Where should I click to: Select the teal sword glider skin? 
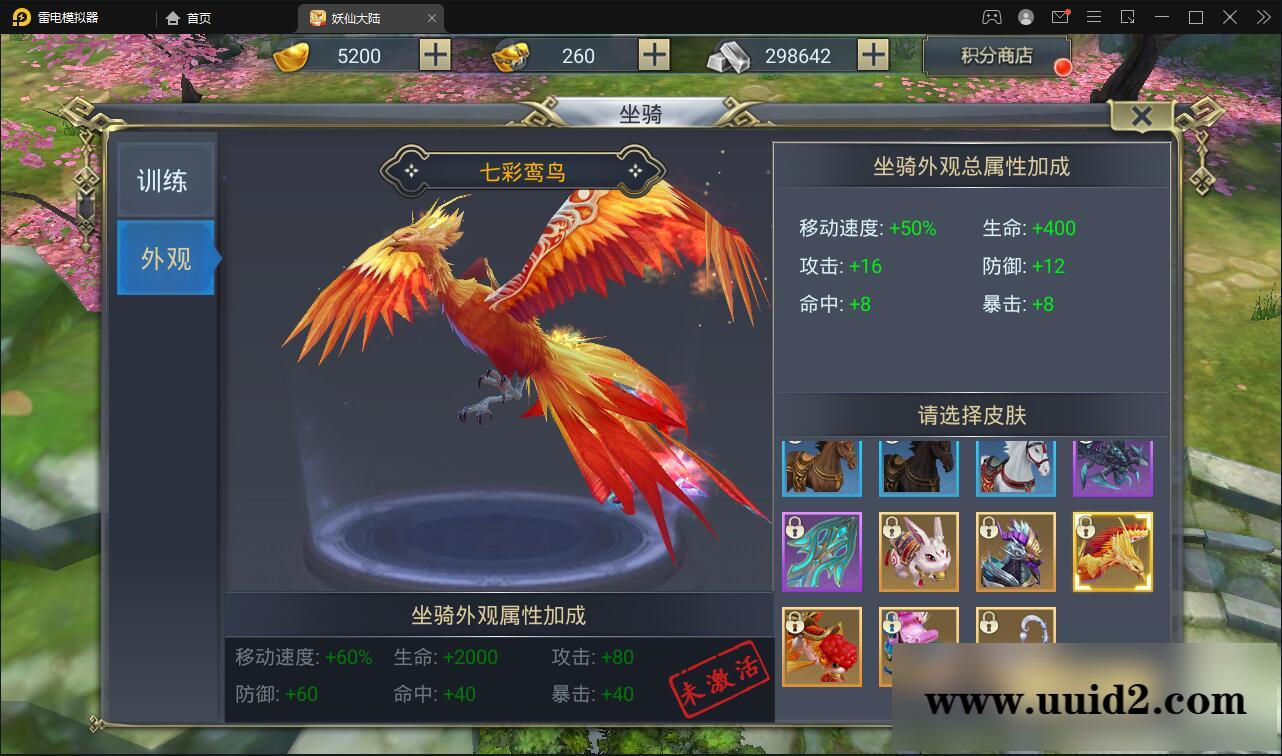coord(822,551)
